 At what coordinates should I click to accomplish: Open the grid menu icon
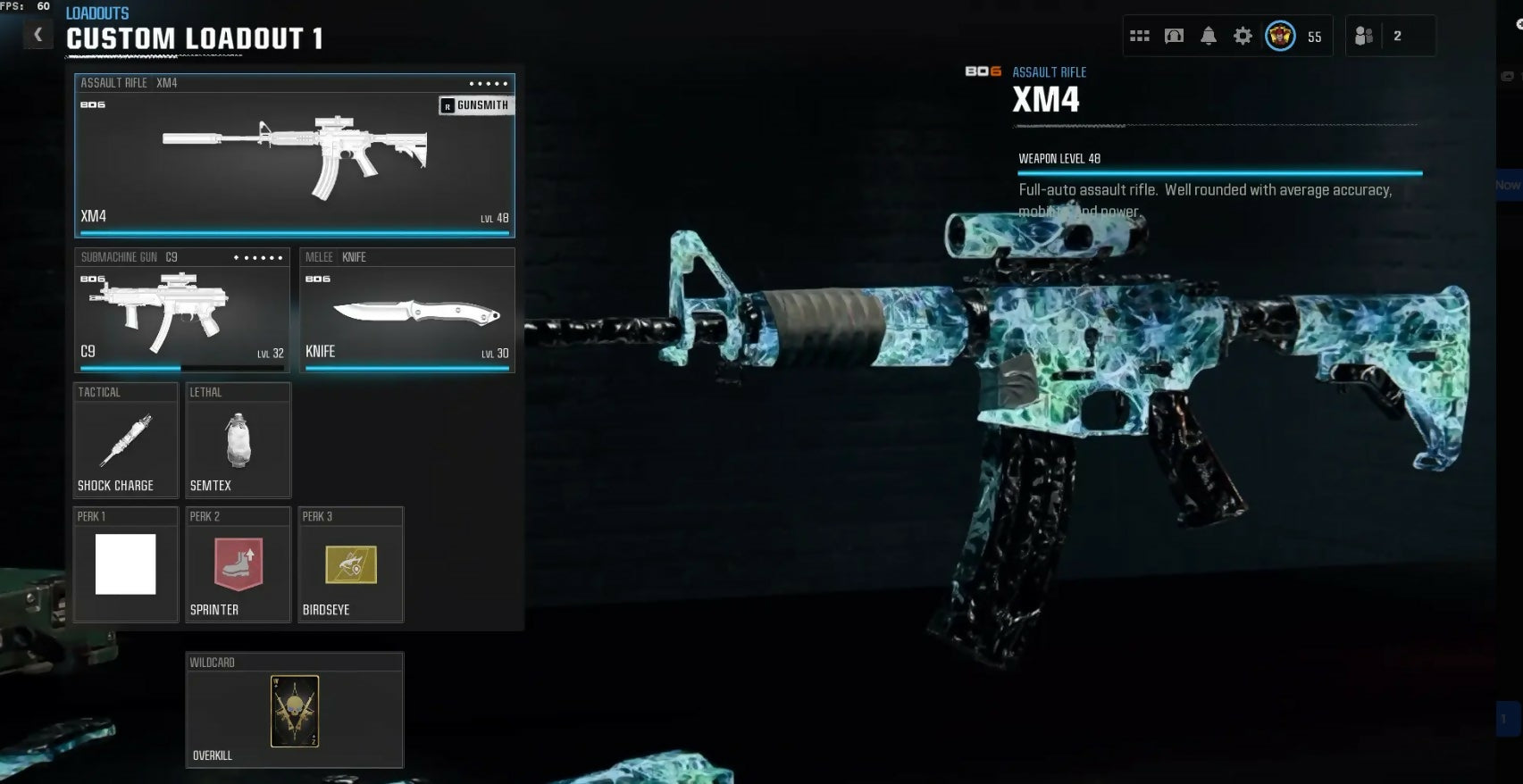pyautogui.click(x=1139, y=37)
